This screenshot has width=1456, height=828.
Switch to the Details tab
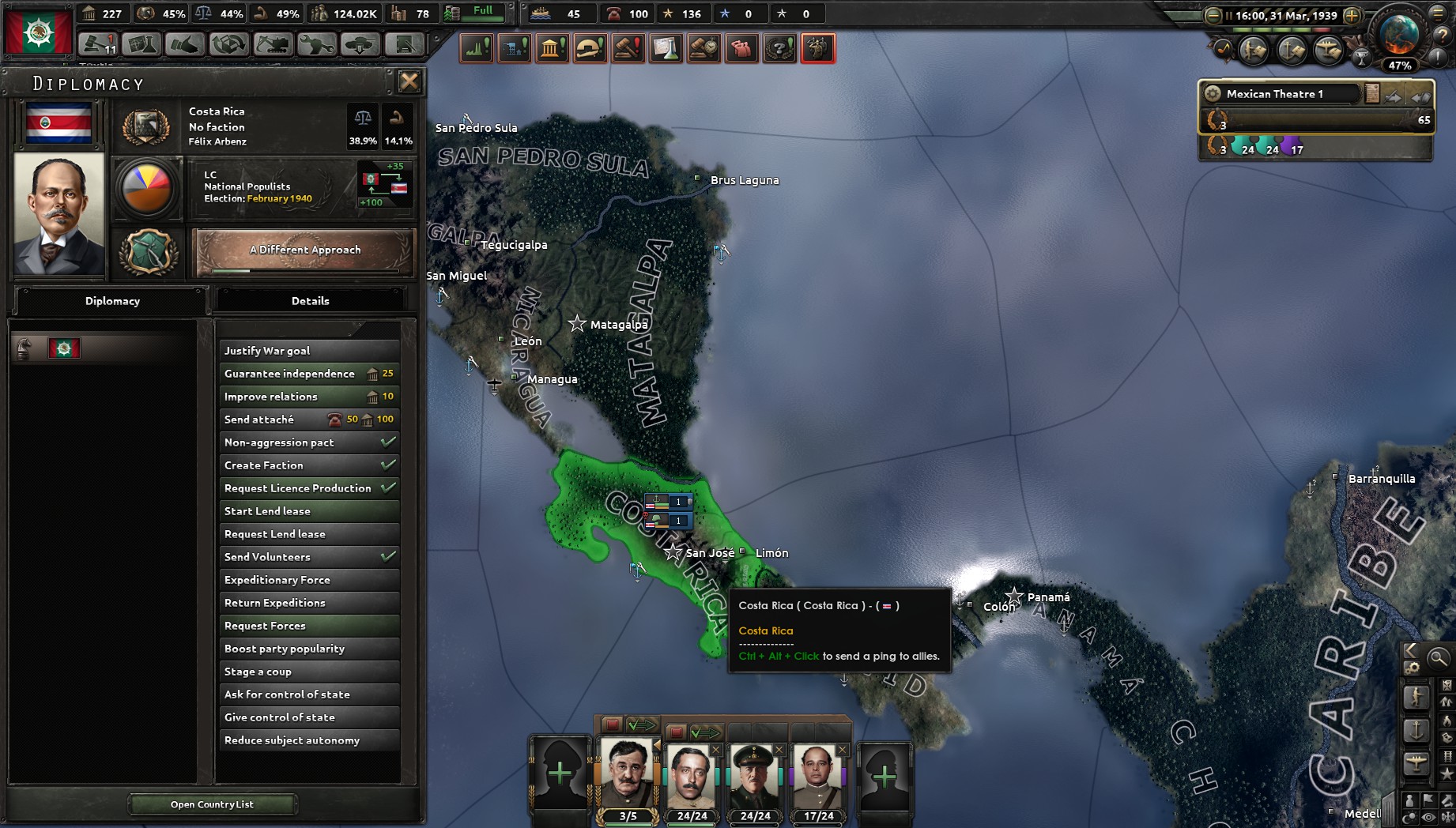(311, 301)
